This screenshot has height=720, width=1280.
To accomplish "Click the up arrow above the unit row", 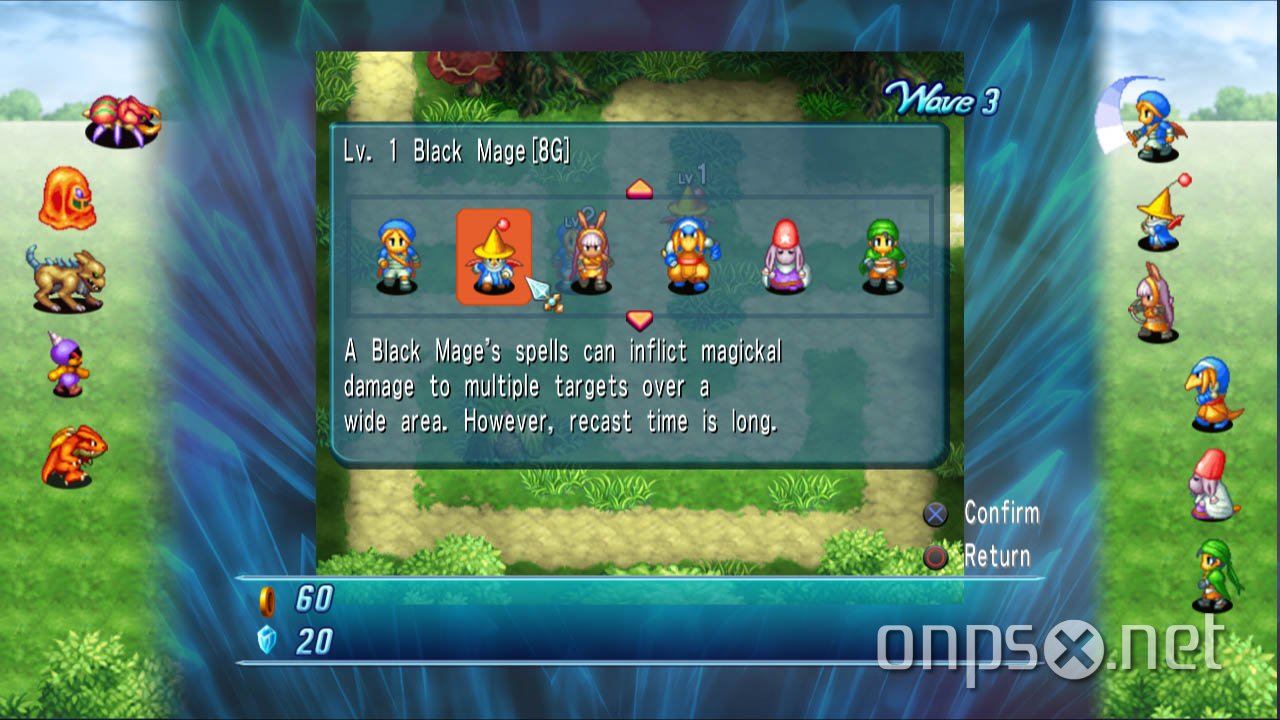I will [x=639, y=190].
